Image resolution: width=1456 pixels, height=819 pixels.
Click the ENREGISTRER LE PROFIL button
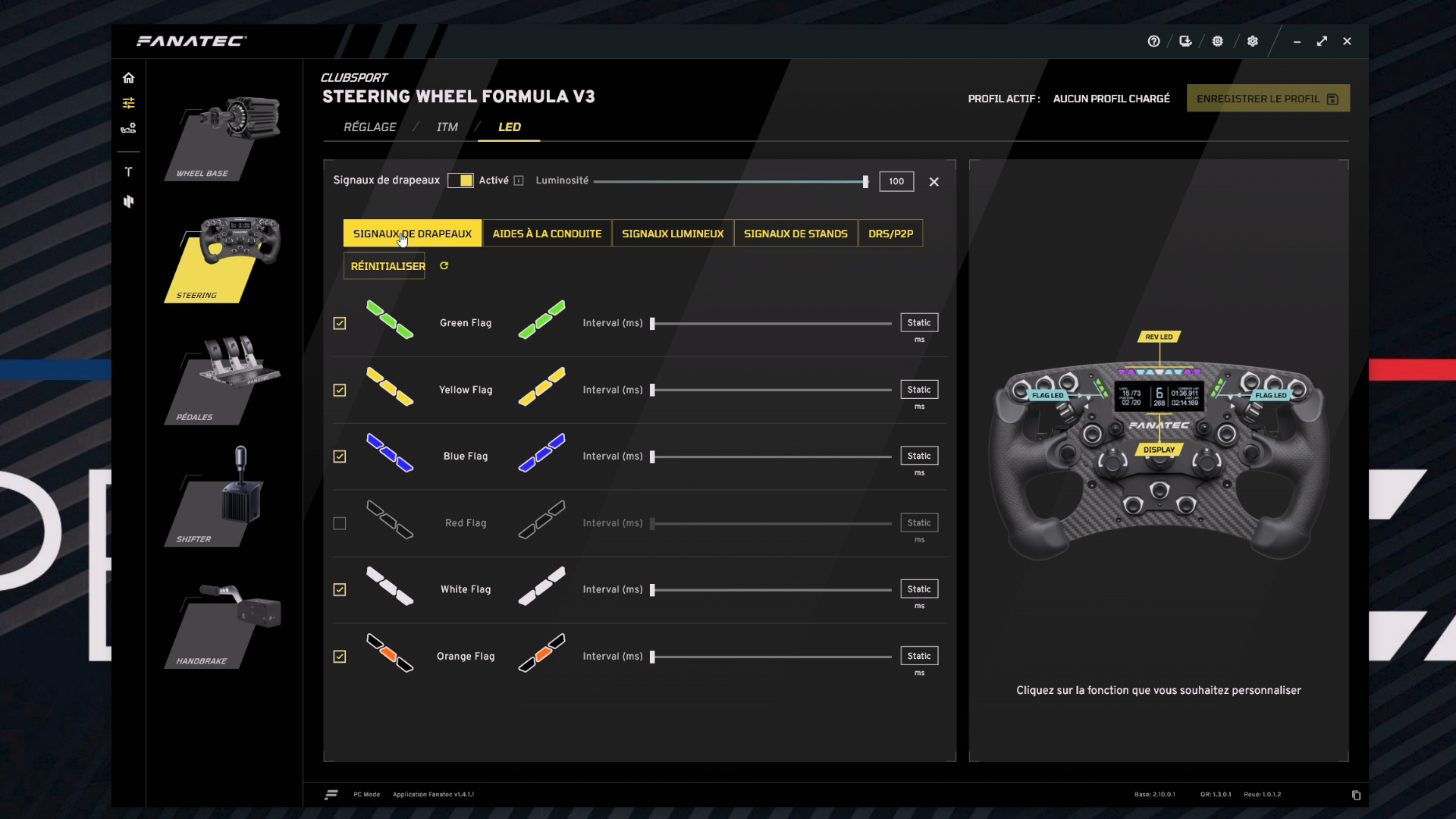(1267, 98)
